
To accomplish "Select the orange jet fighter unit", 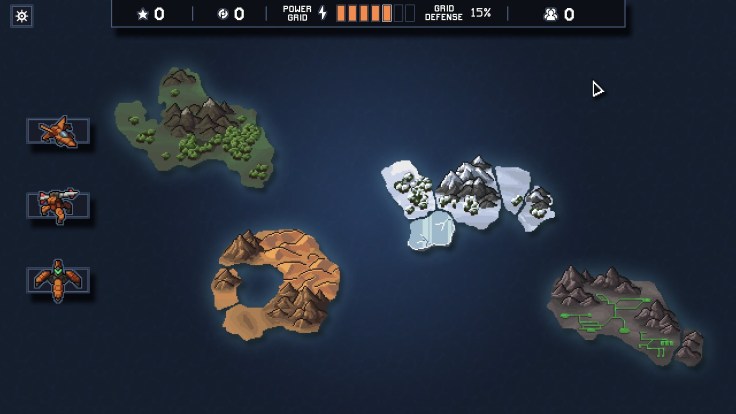I will coord(57,132).
